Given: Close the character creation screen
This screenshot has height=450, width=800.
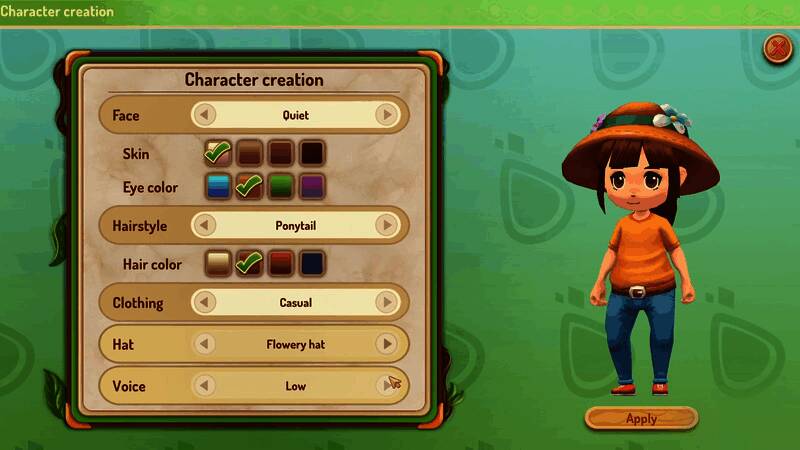Looking at the screenshot, I should click(x=776, y=47).
